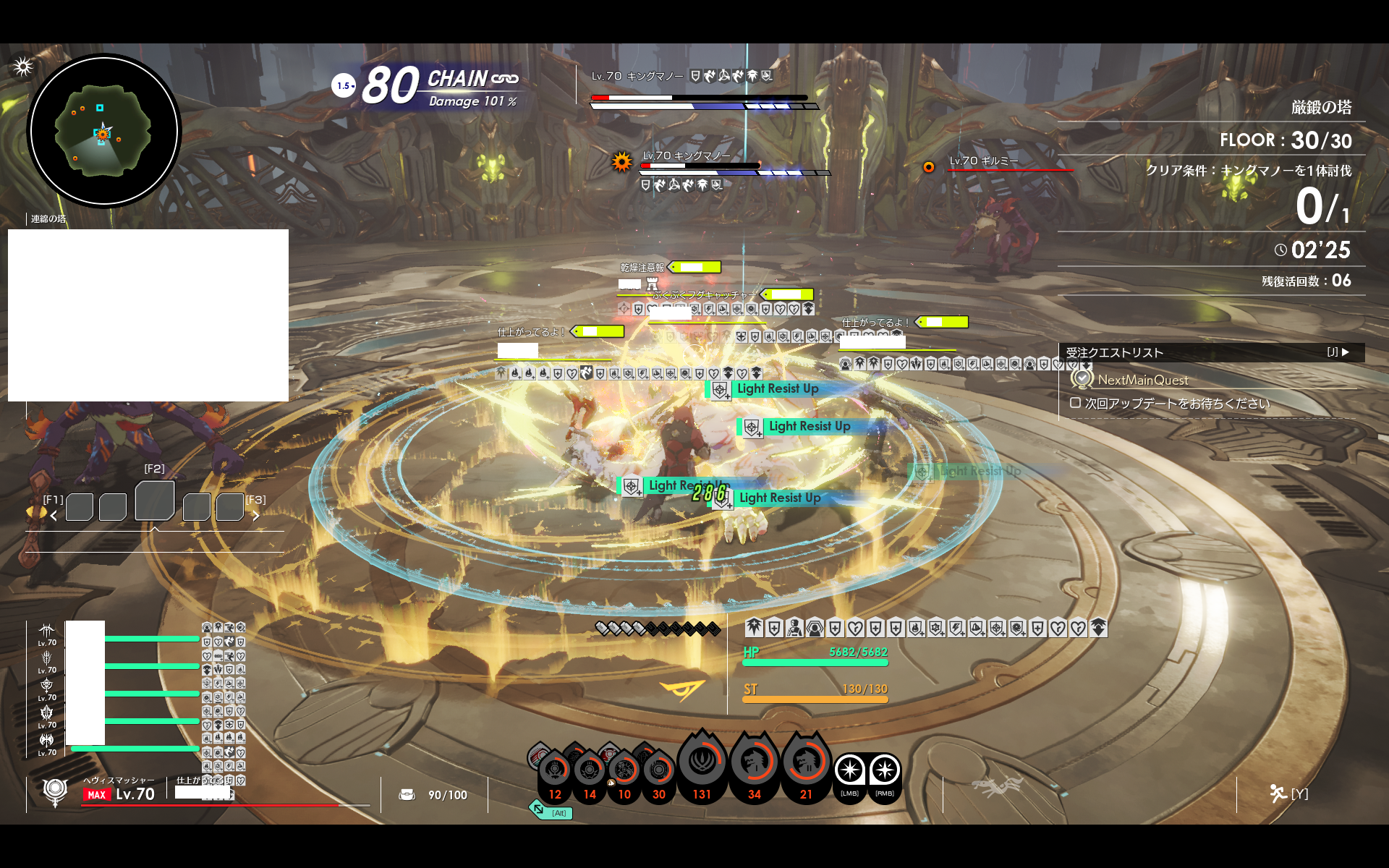Toggle the running figure sprint icon

[1278, 793]
